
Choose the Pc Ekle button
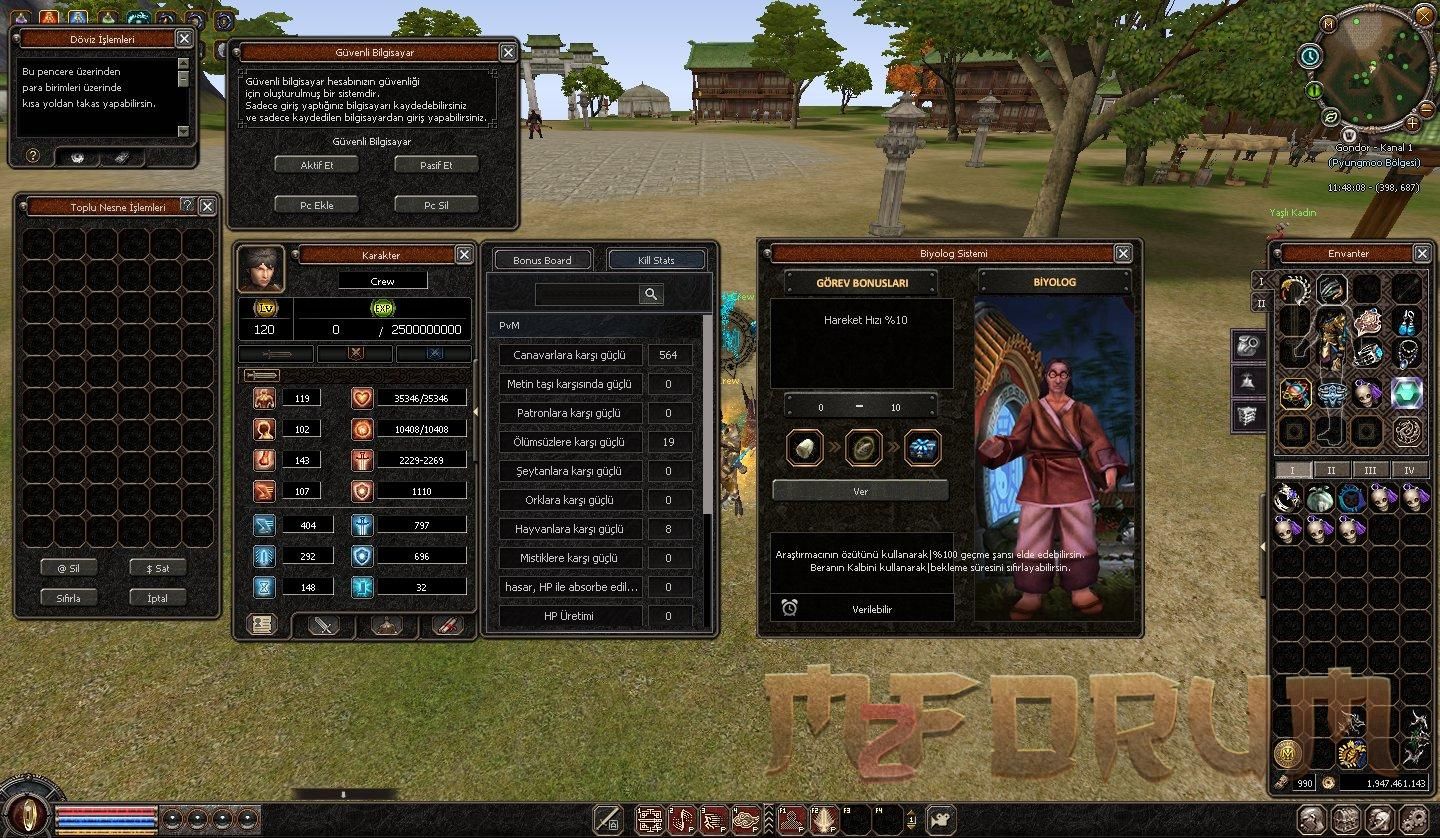pos(317,205)
